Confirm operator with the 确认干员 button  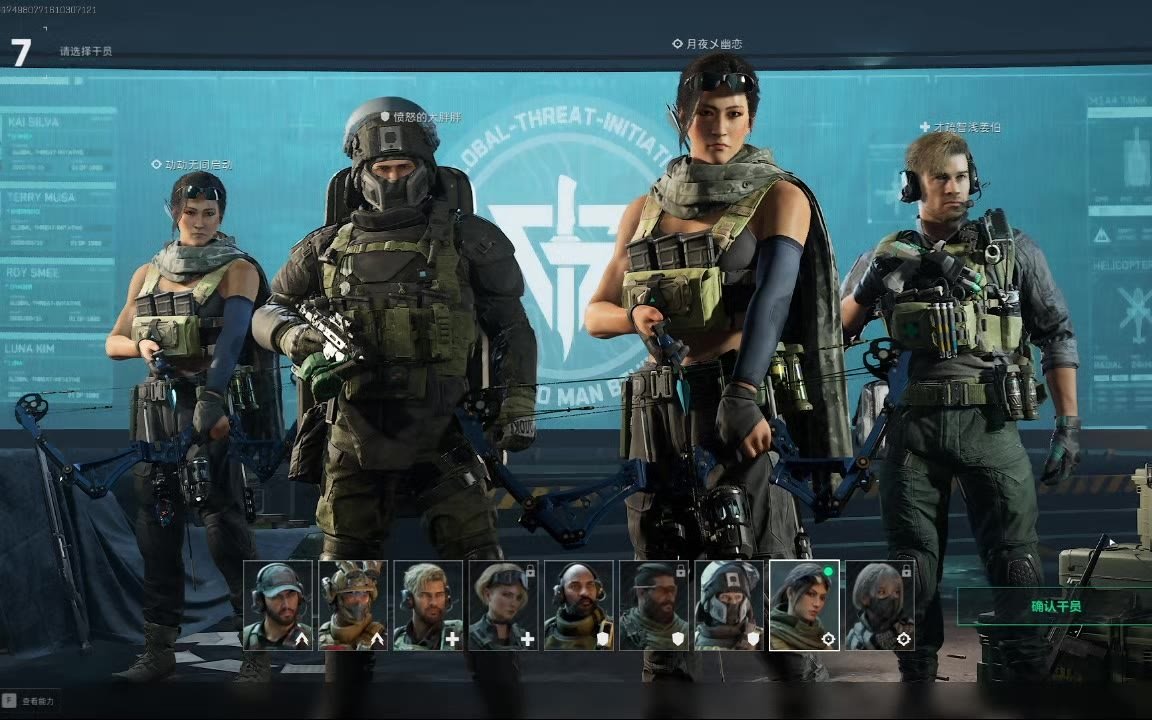[1056, 606]
